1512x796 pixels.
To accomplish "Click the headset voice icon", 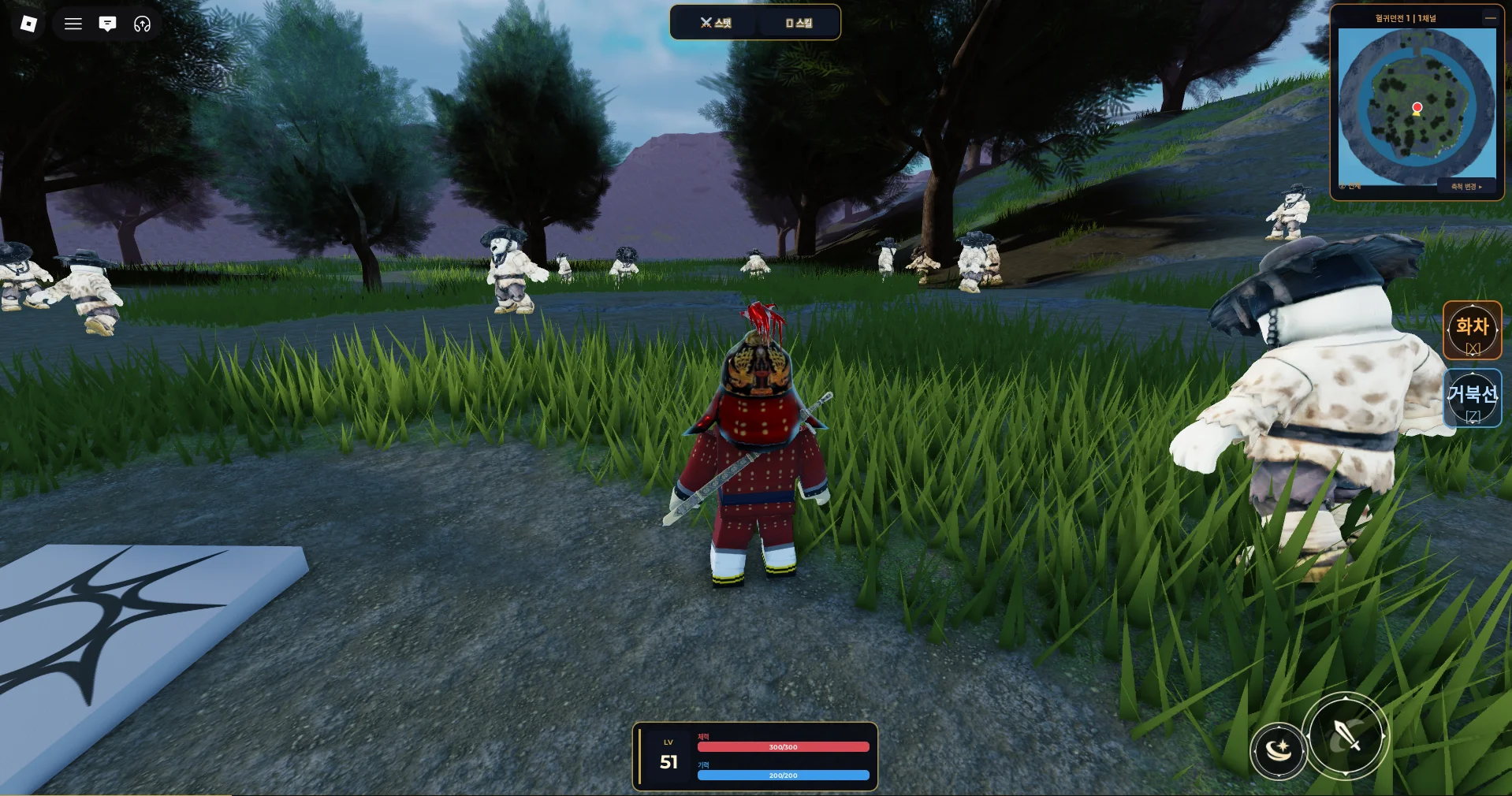I will 142,24.
